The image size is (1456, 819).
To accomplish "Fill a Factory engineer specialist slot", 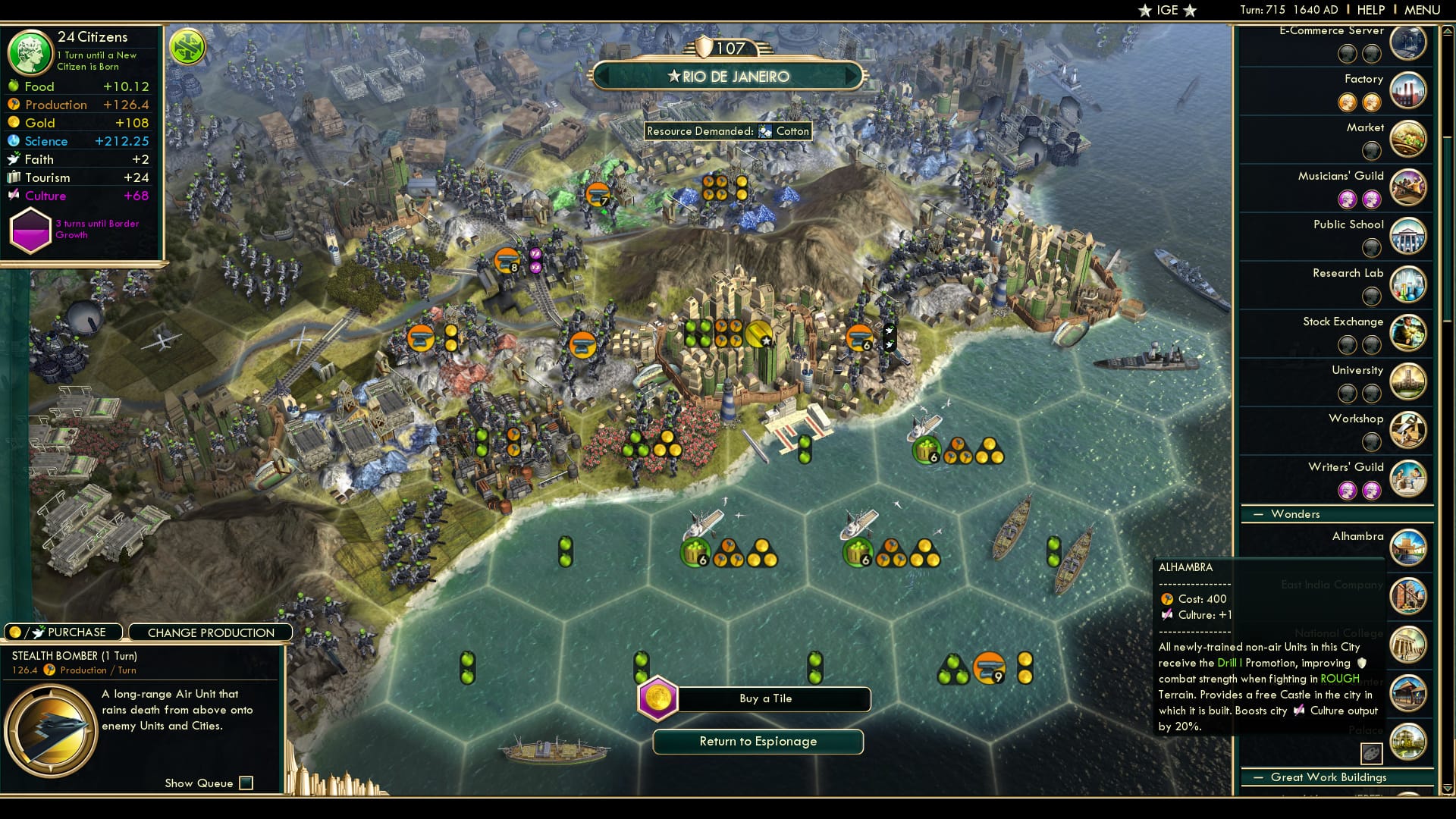I will point(1348,102).
